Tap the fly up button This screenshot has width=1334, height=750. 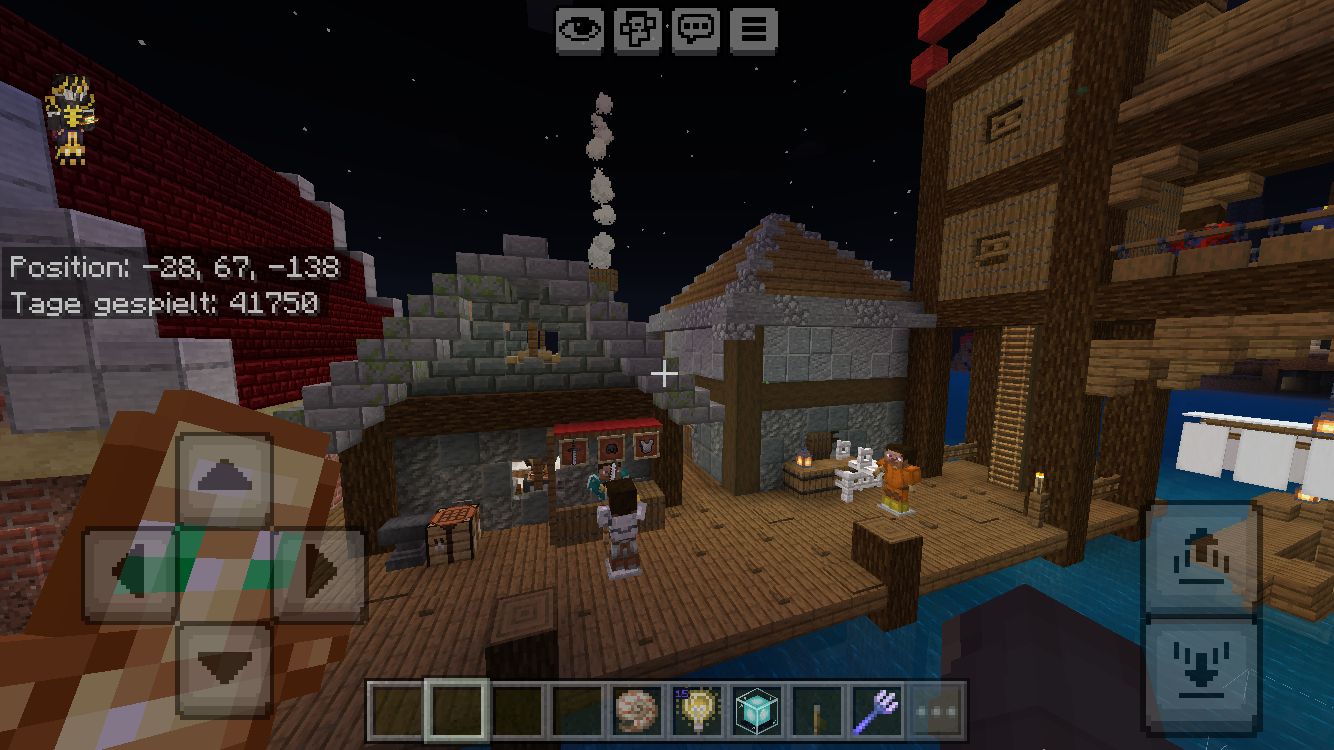point(1202,557)
